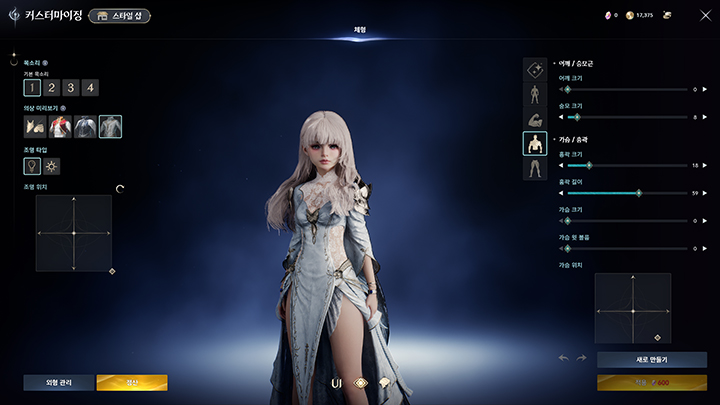Increase 흉곽 크기 with the right arrow
The image size is (720, 405).
point(705,165)
